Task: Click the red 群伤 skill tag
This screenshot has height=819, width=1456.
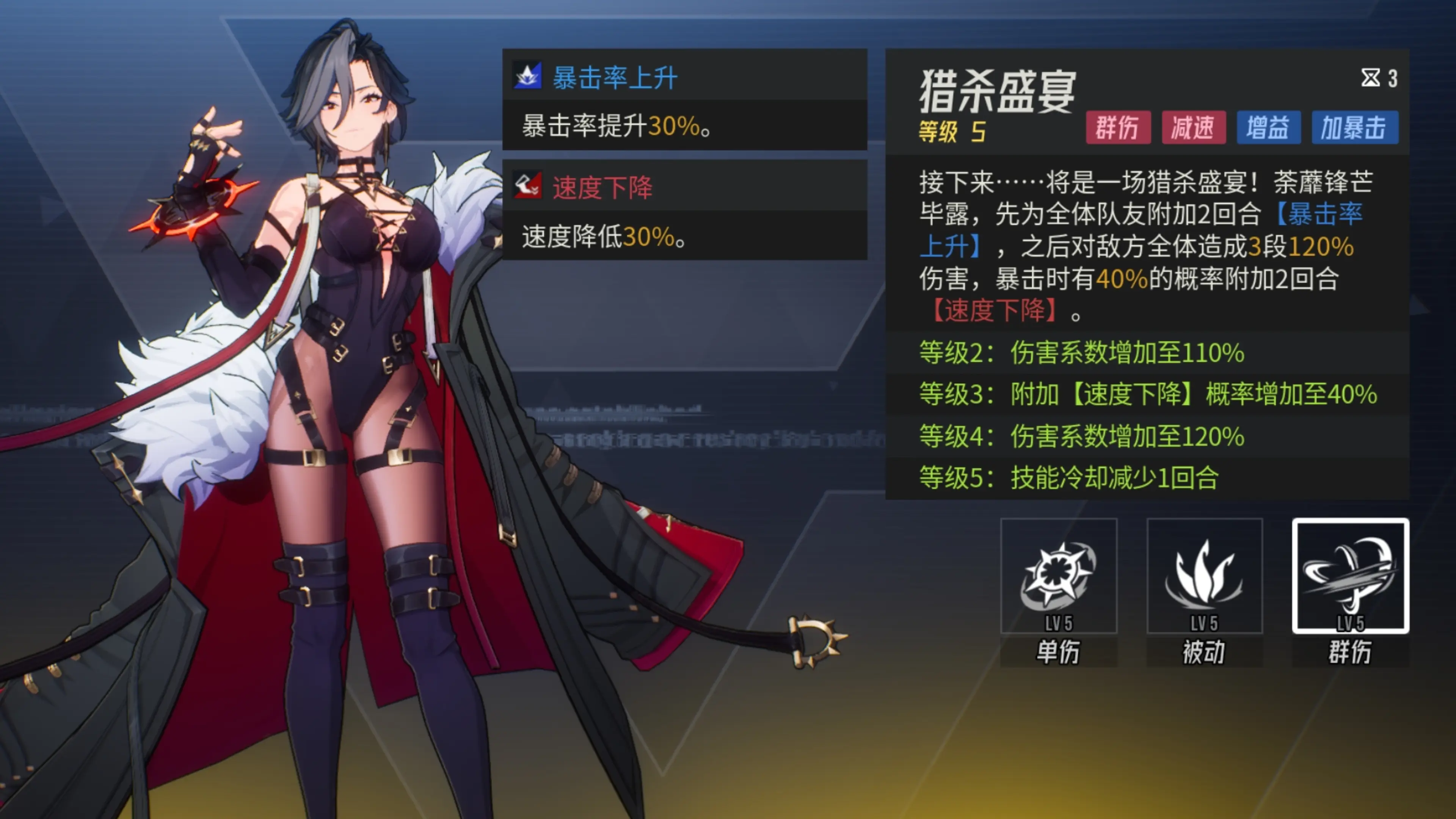Action: coord(1117,127)
